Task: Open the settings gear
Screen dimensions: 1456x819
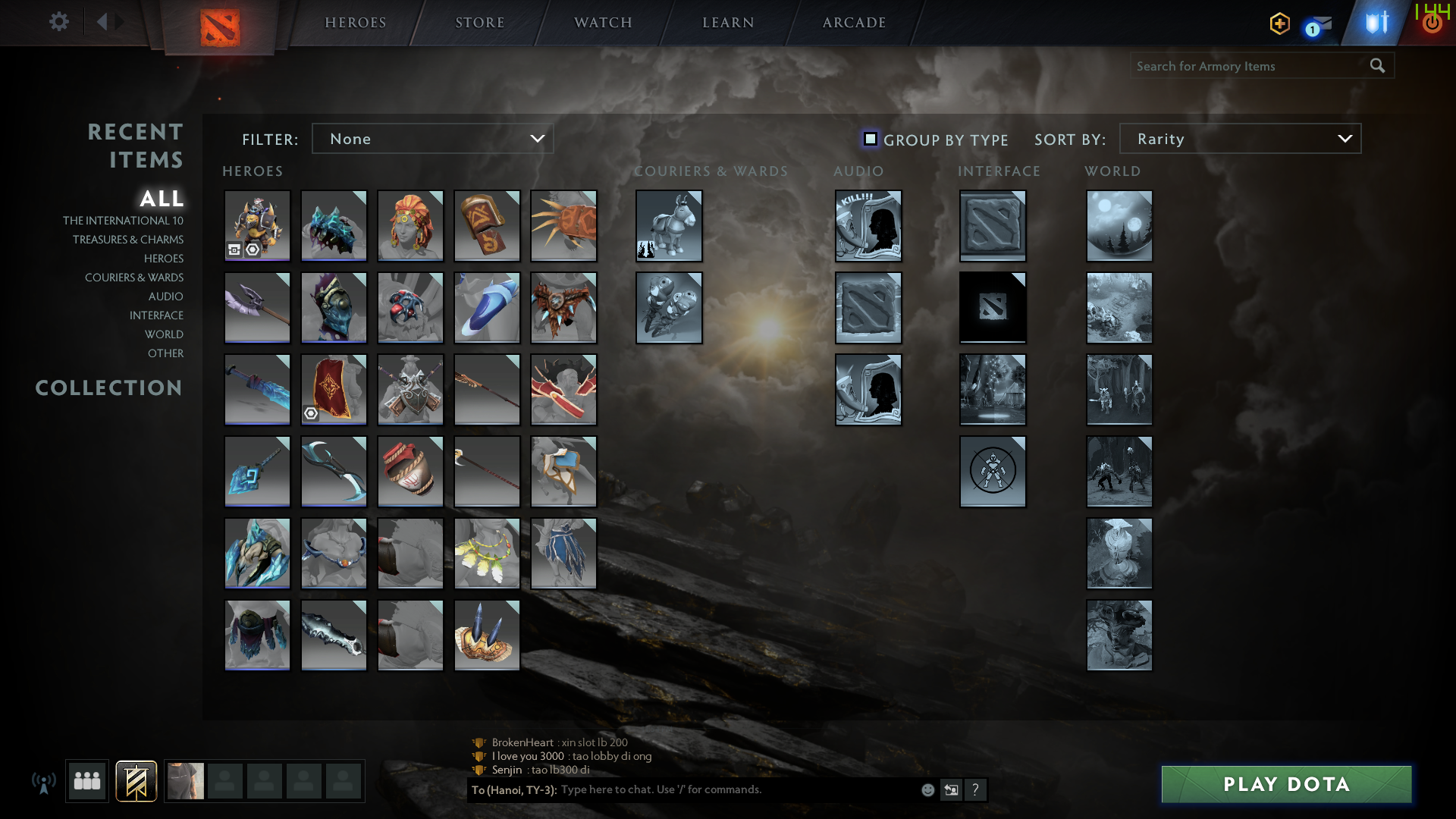Action: point(59,22)
